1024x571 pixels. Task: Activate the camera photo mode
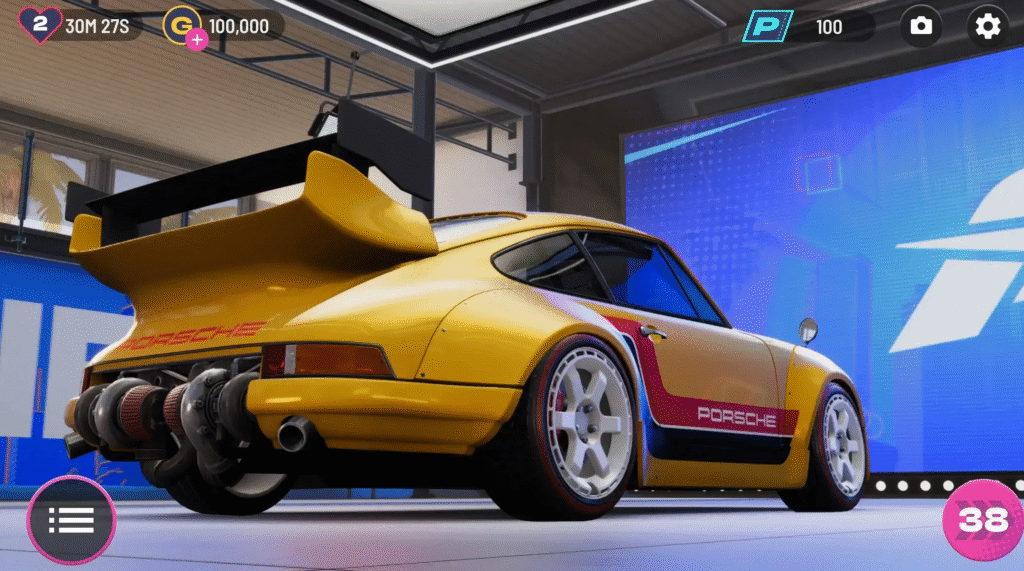pyautogui.click(x=921, y=26)
